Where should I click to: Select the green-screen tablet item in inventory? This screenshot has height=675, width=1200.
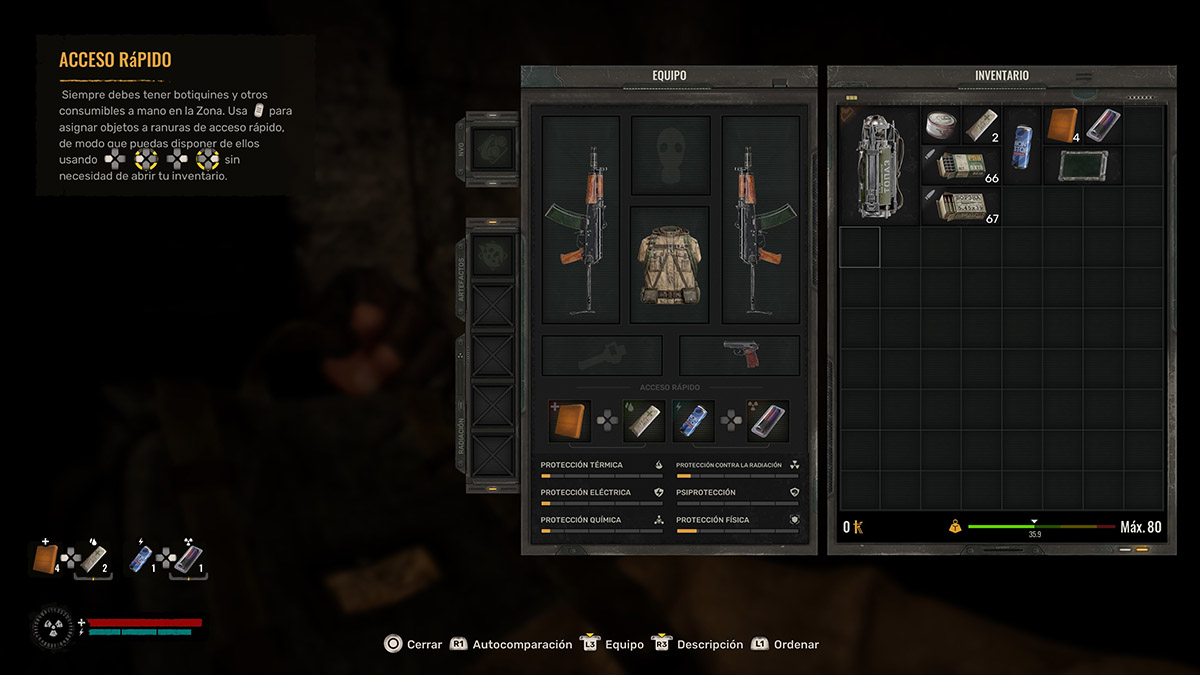coord(1082,166)
